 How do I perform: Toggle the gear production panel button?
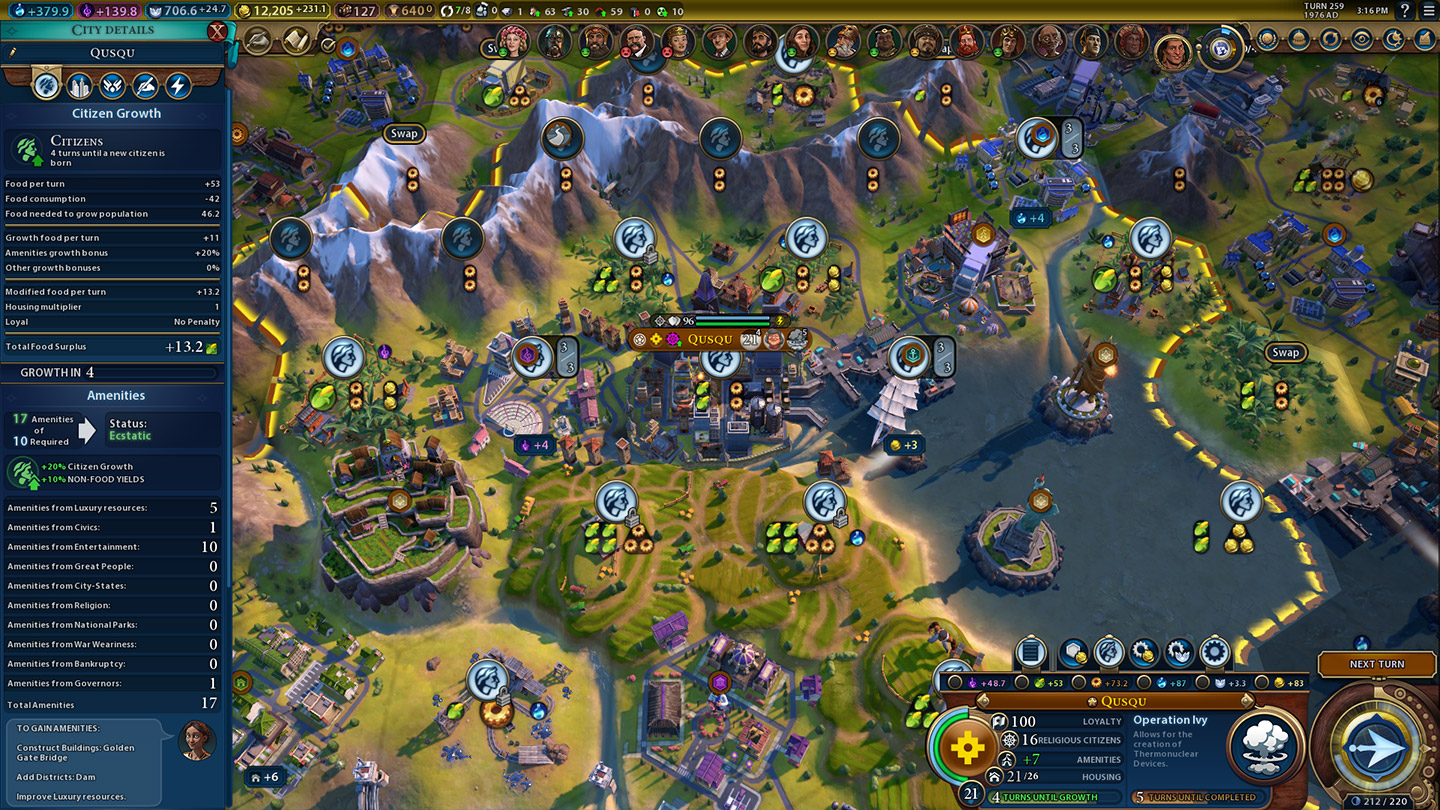tap(1214, 653)
